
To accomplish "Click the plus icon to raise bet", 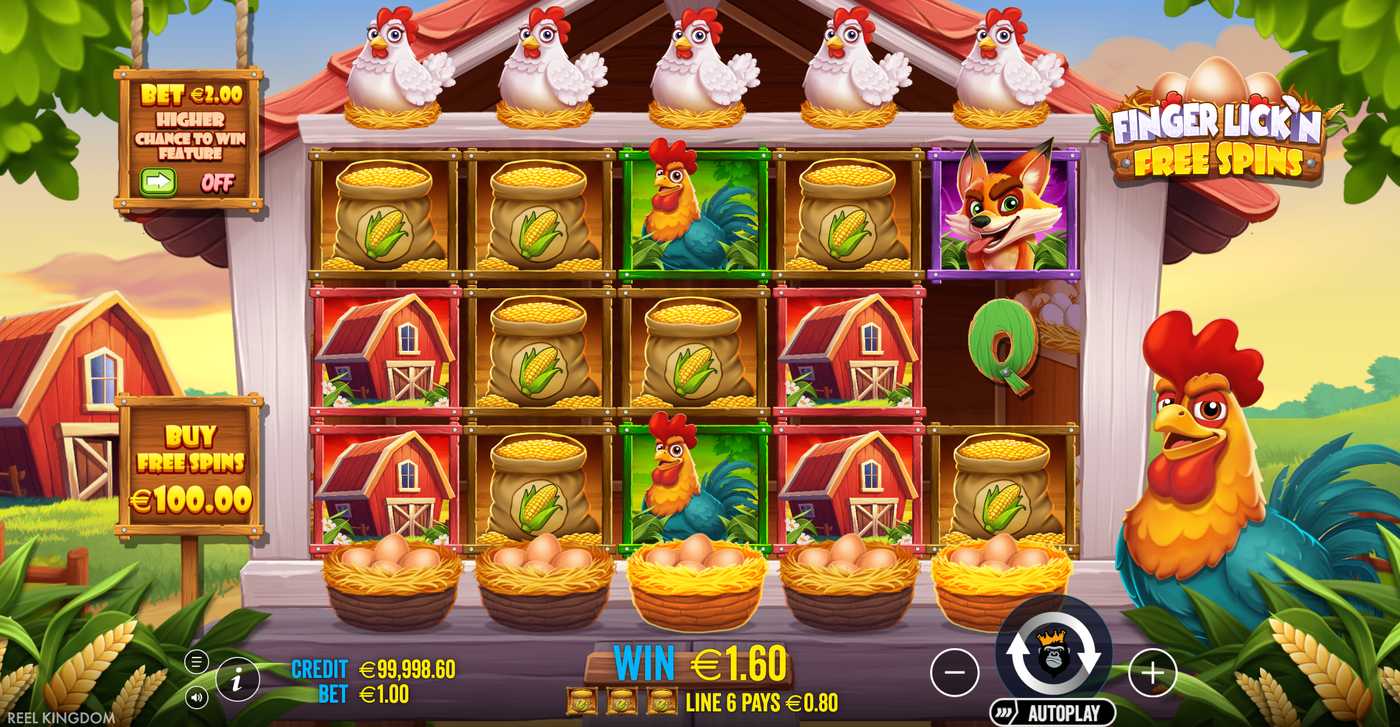I will (x=1150, y=671).
